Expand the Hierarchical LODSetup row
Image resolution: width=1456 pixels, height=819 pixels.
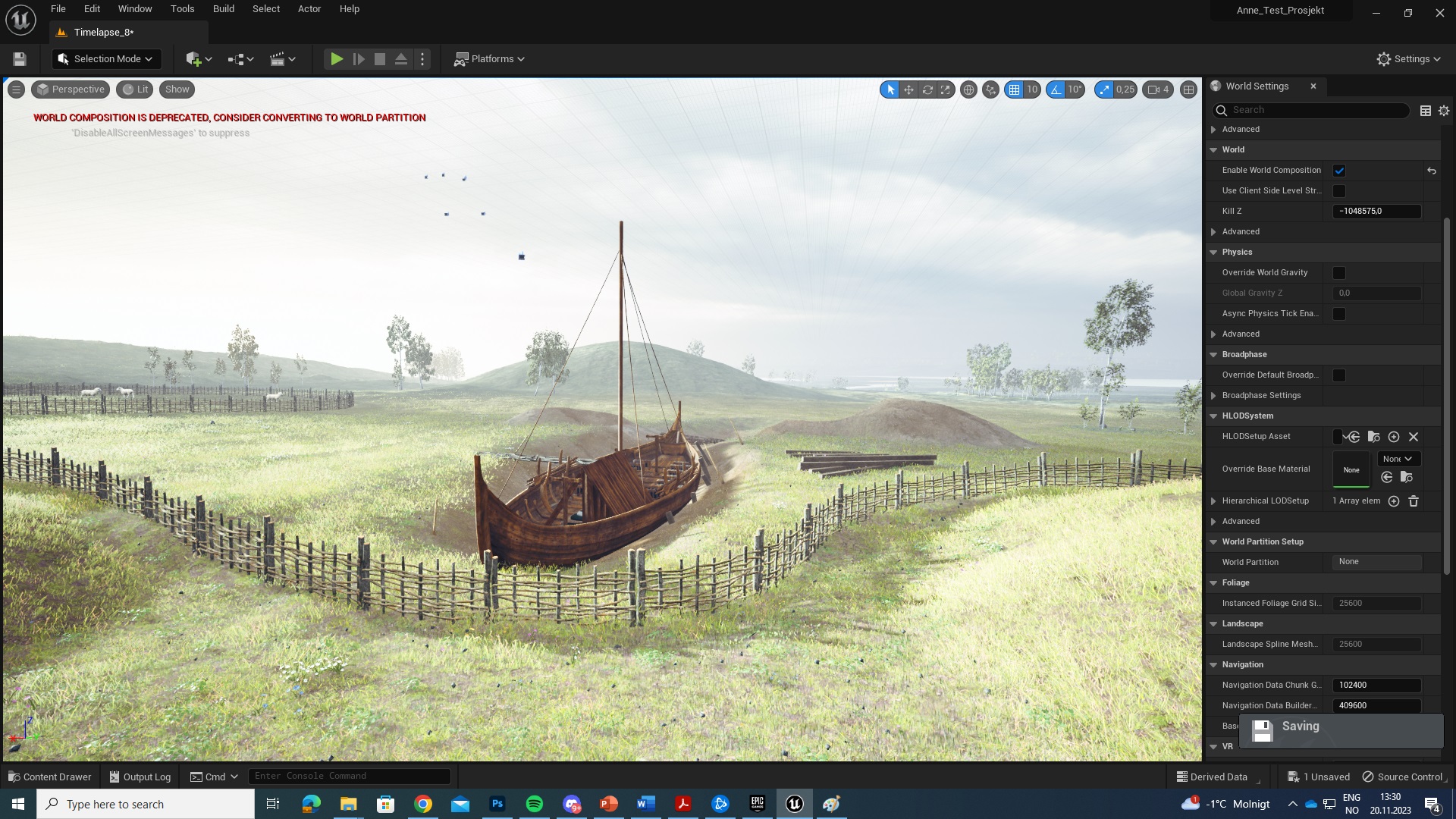pos(1214,500)
